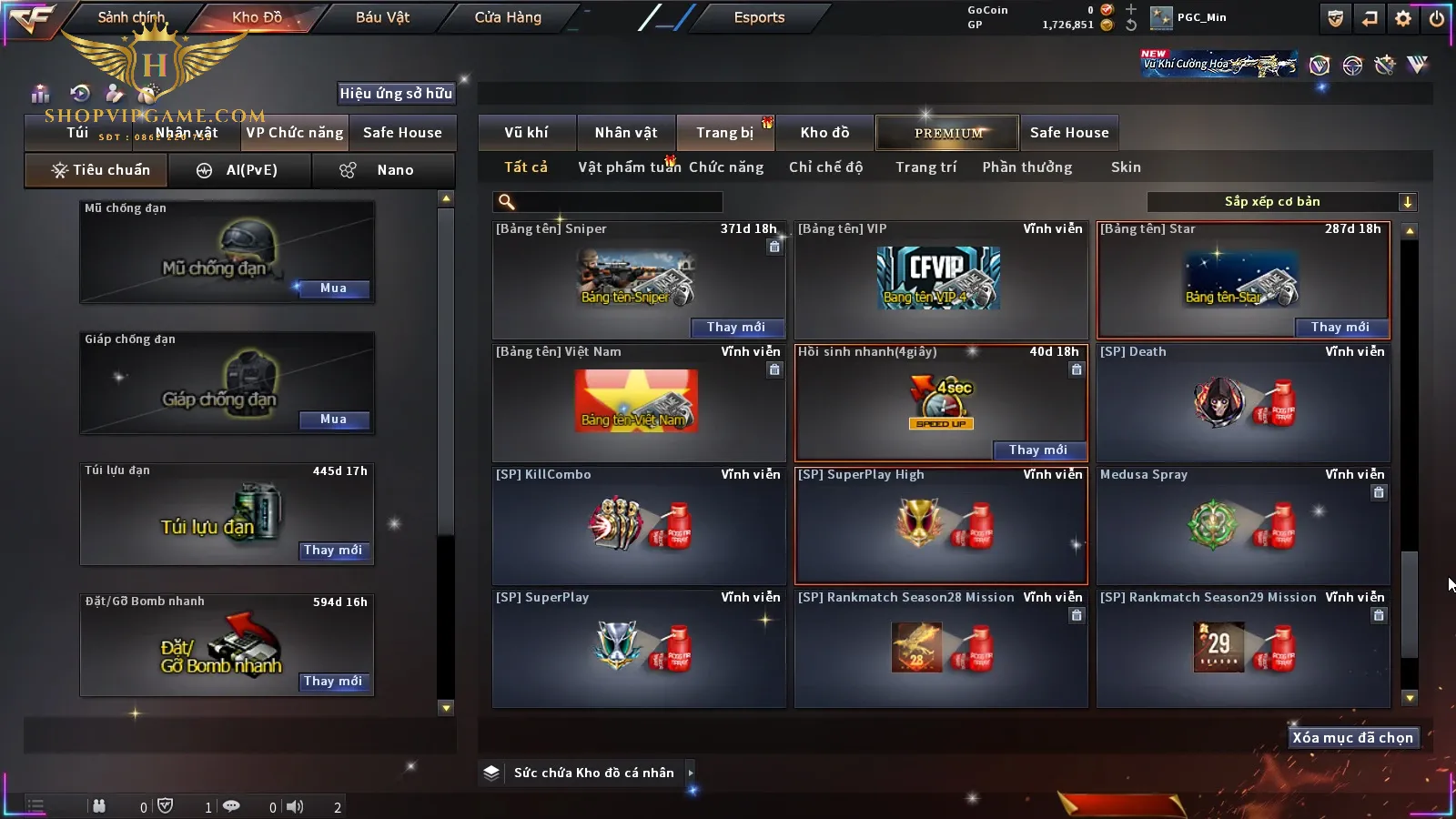
Task: Click Xóa mục đã chọn button
Action: click(x=1352, y=738)
